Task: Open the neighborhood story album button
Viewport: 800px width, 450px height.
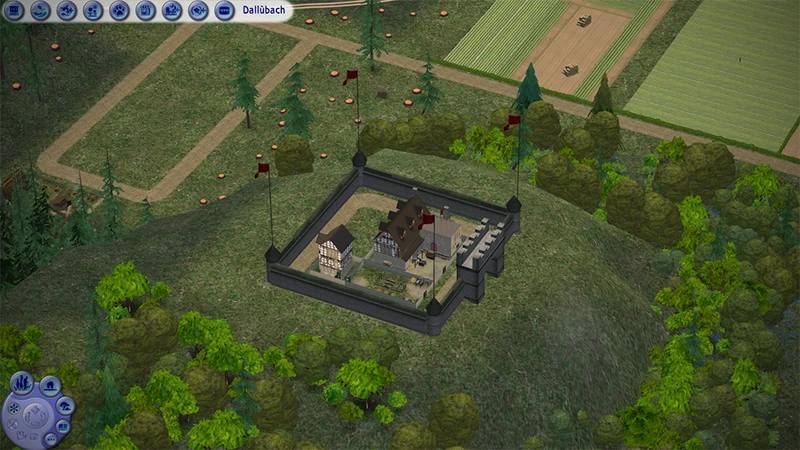Action: click(64, 427)
